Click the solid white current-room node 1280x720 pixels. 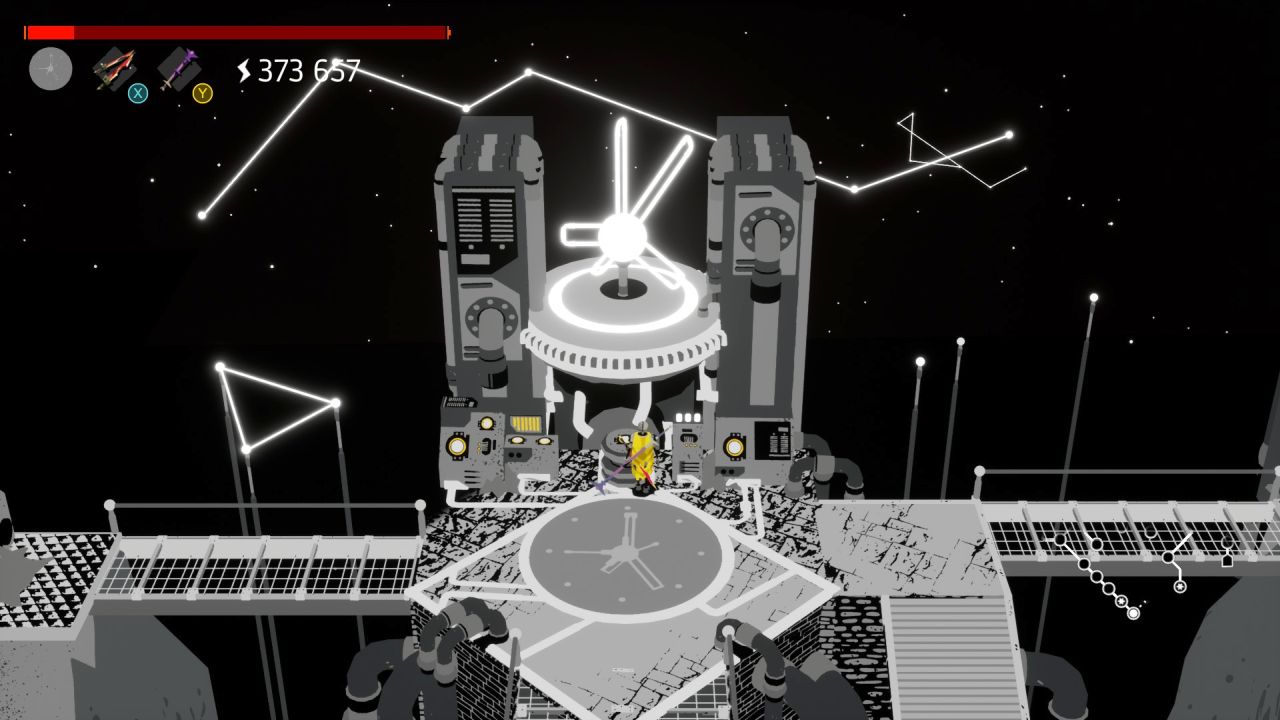[x=1133, y=613]
